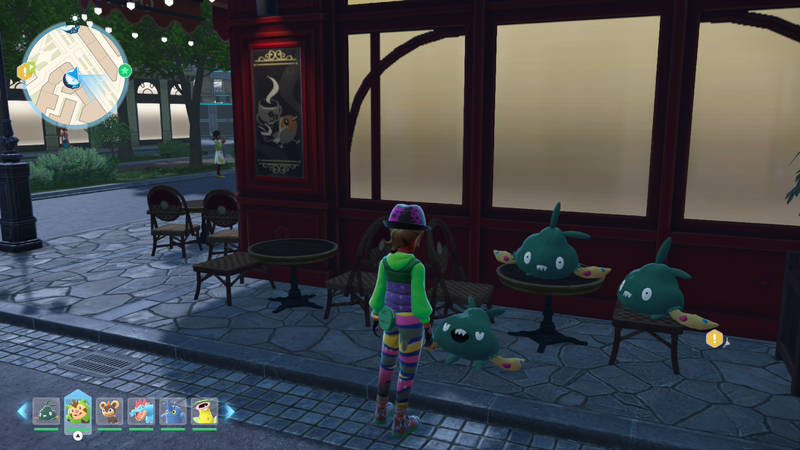
Task: Select the yellow Victreebel party slot
Action: (204, 411)
